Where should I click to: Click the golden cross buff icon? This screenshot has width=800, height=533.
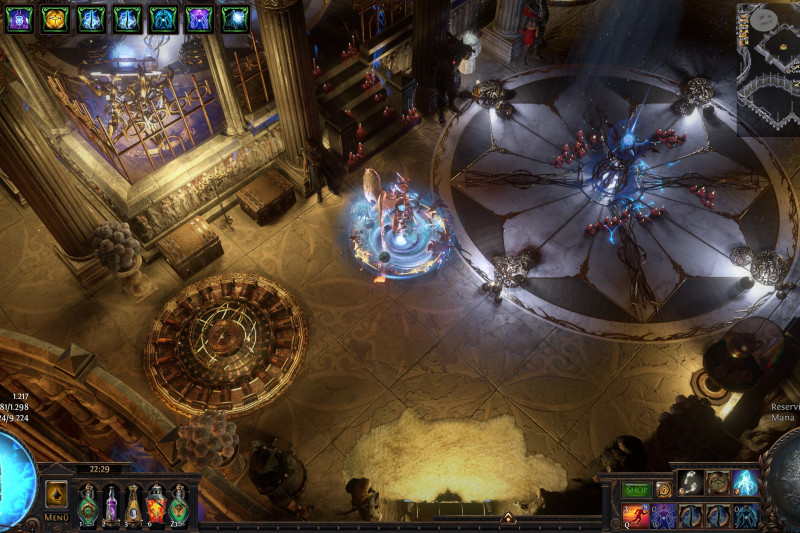pyautogui.click(x=55, y=18)
